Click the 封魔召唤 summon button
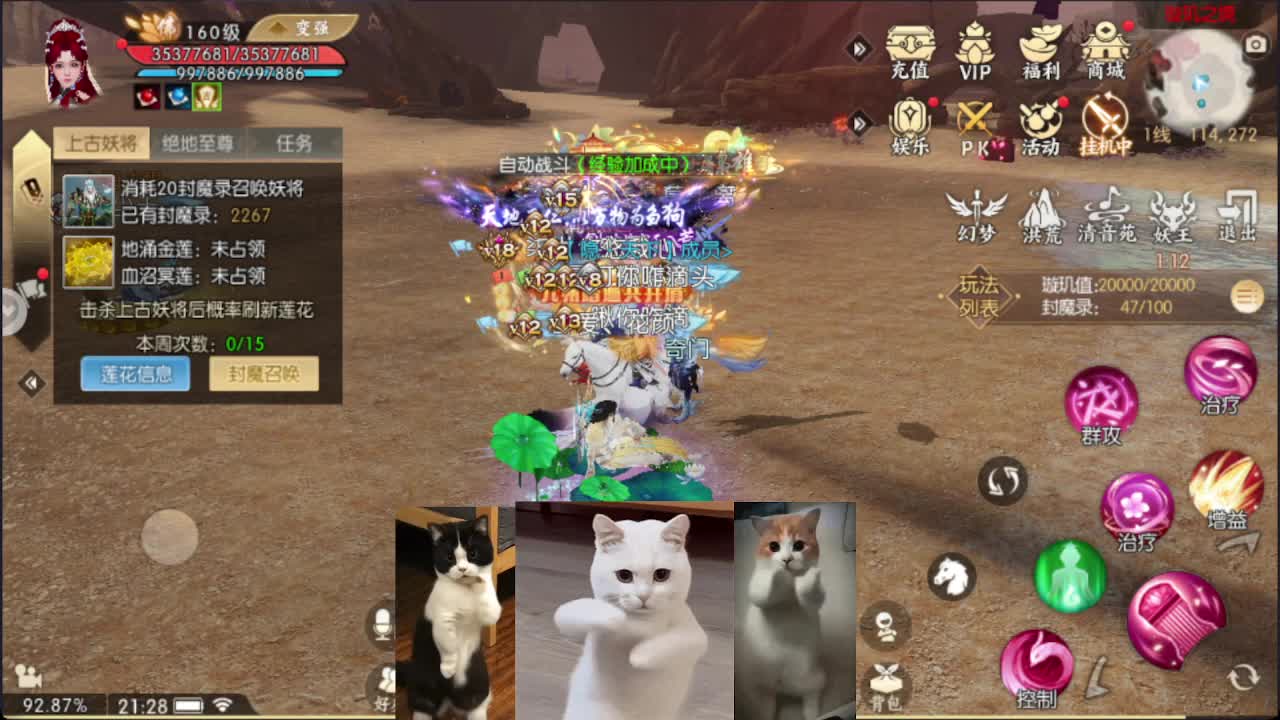The image size is (1280, 720). (263, 374)
